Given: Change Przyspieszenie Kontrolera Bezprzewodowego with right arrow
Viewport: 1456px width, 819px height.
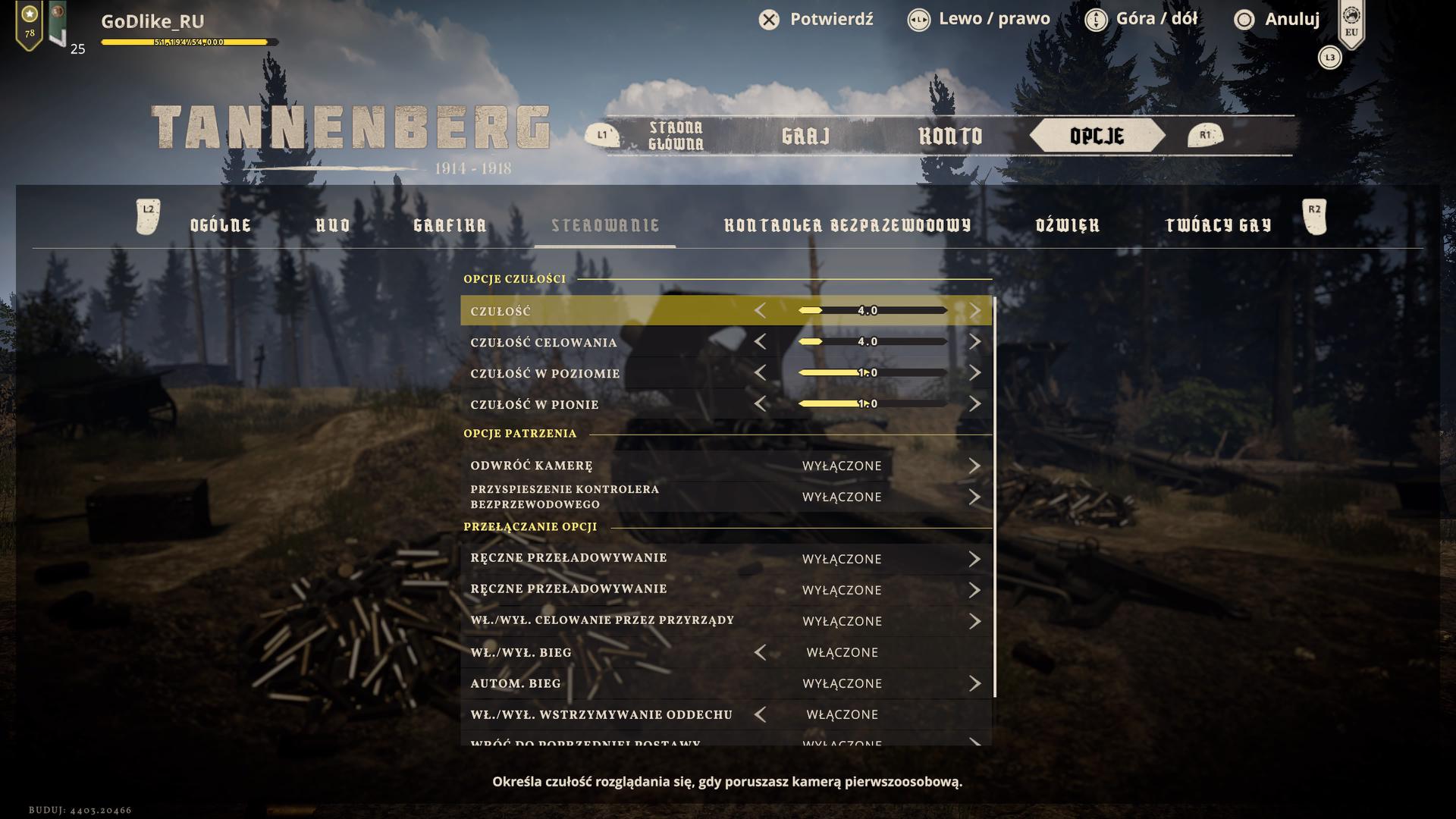Looking at the screenshot, I should [x=974, y=497].
